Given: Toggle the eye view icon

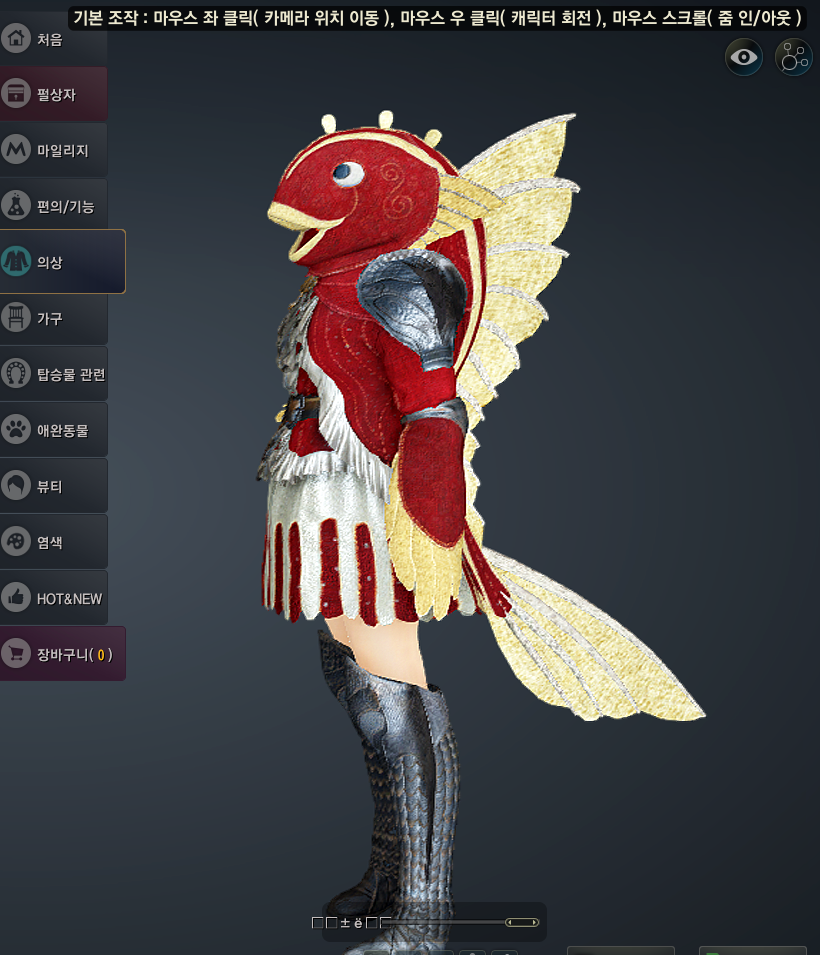Looking at the screenshot, I should [x=744, y=57].
